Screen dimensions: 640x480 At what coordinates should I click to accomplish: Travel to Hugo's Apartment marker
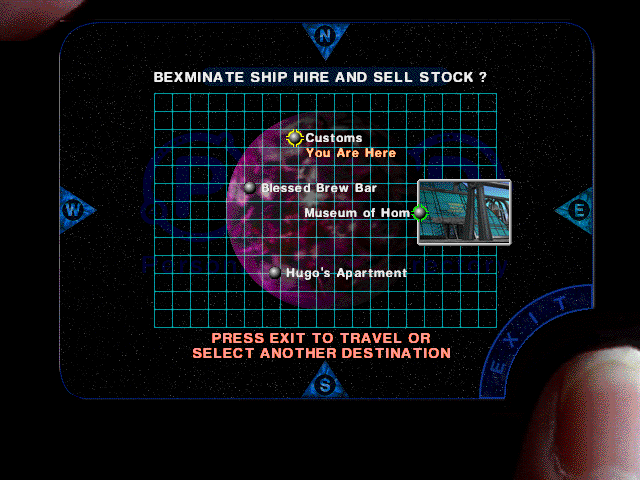click(275, 272)
